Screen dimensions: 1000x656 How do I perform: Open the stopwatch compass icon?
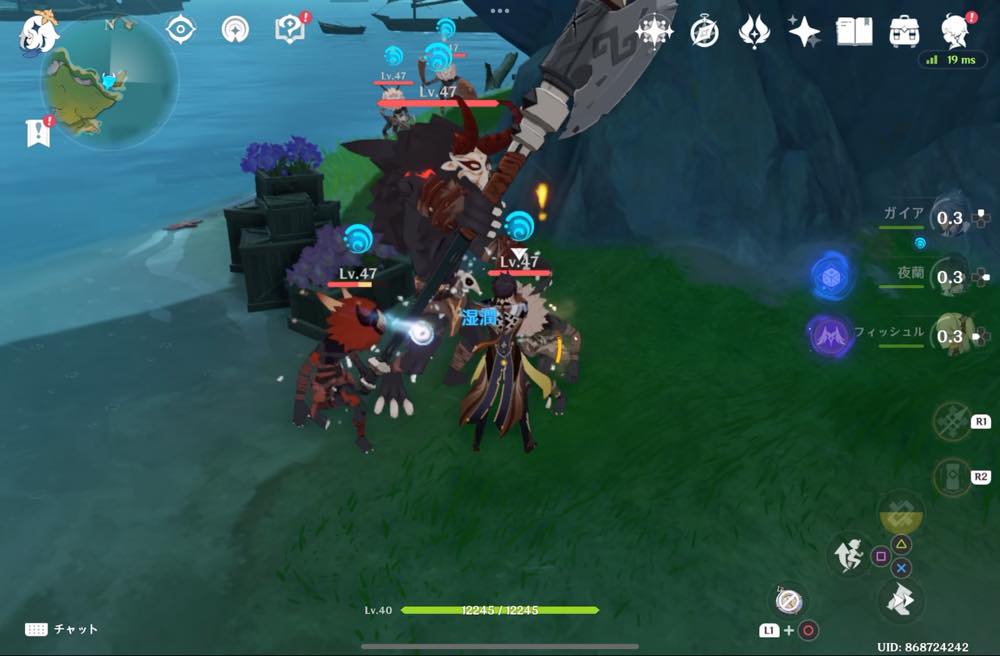click(704, 32)
